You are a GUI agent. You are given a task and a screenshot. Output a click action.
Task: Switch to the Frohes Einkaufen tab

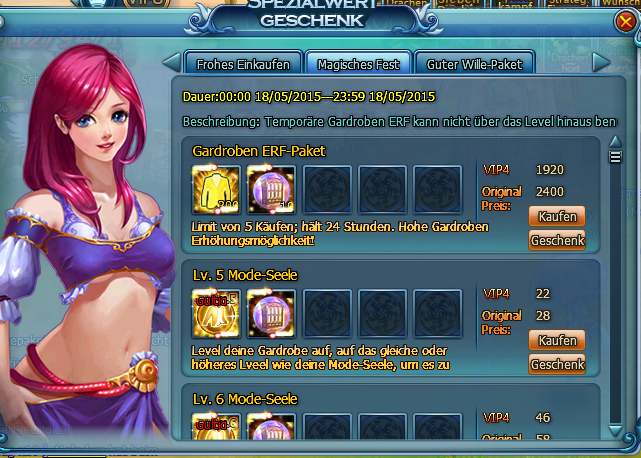point(243,63)
